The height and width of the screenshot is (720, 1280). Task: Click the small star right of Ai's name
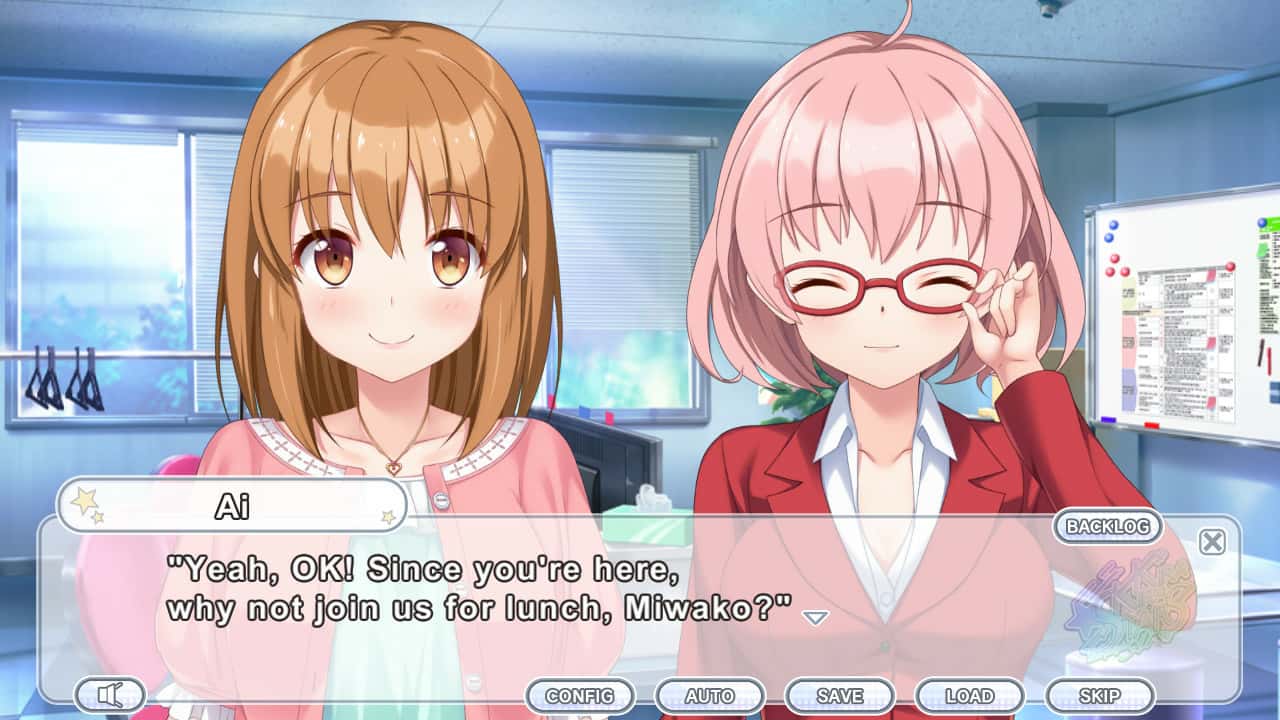(x=388, y=516)
